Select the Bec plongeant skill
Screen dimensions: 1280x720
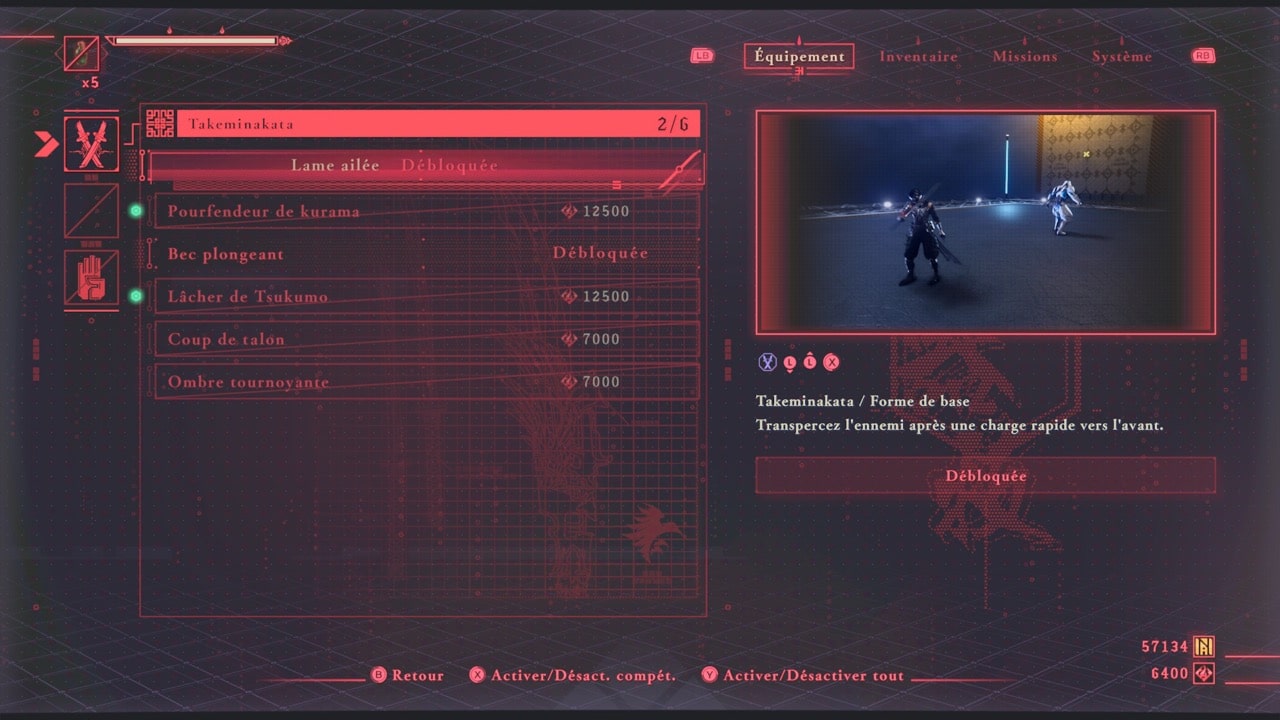(425, 254)
